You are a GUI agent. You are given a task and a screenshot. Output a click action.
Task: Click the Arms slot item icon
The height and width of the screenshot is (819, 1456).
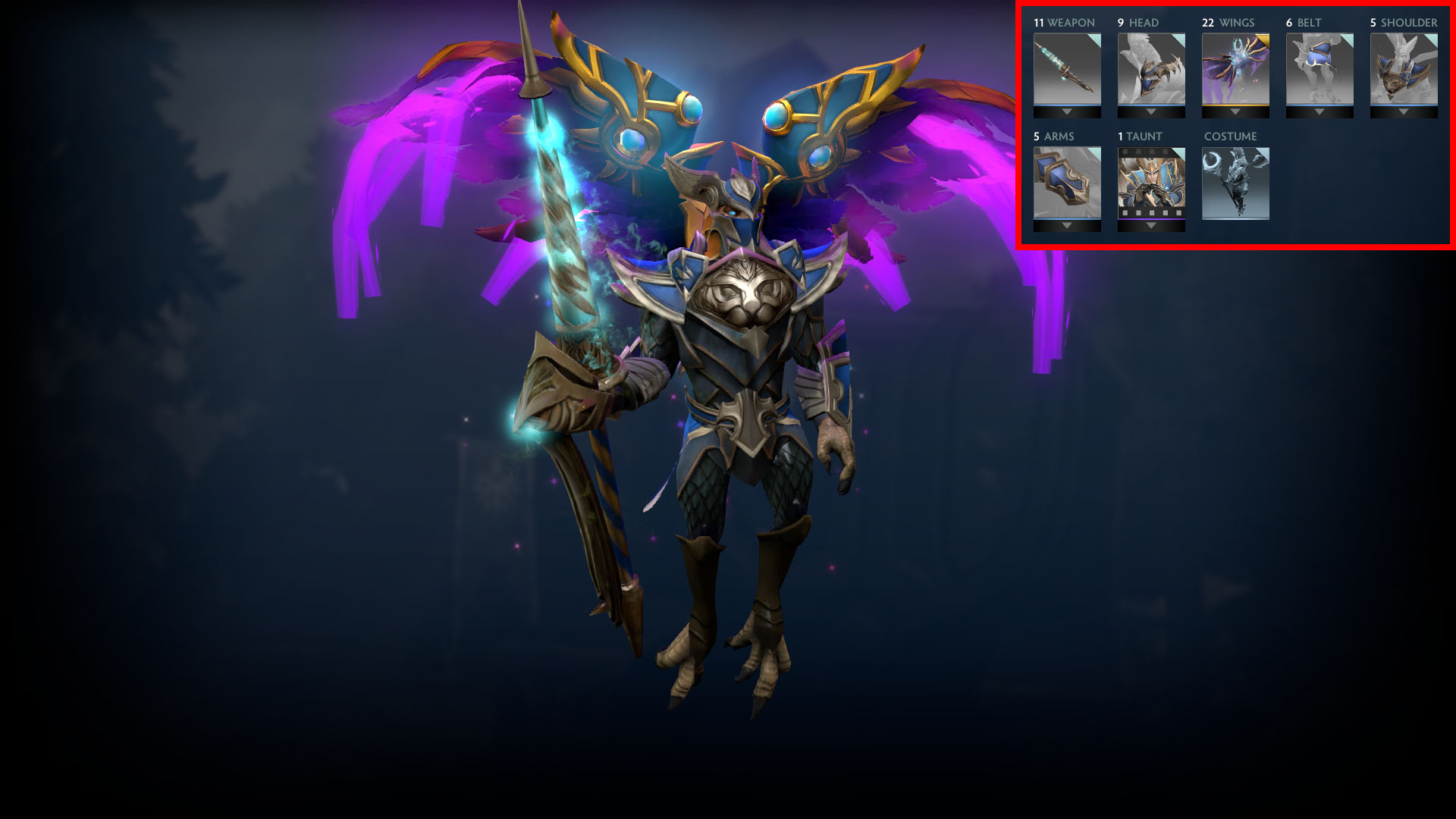(x=1066, y=182)
